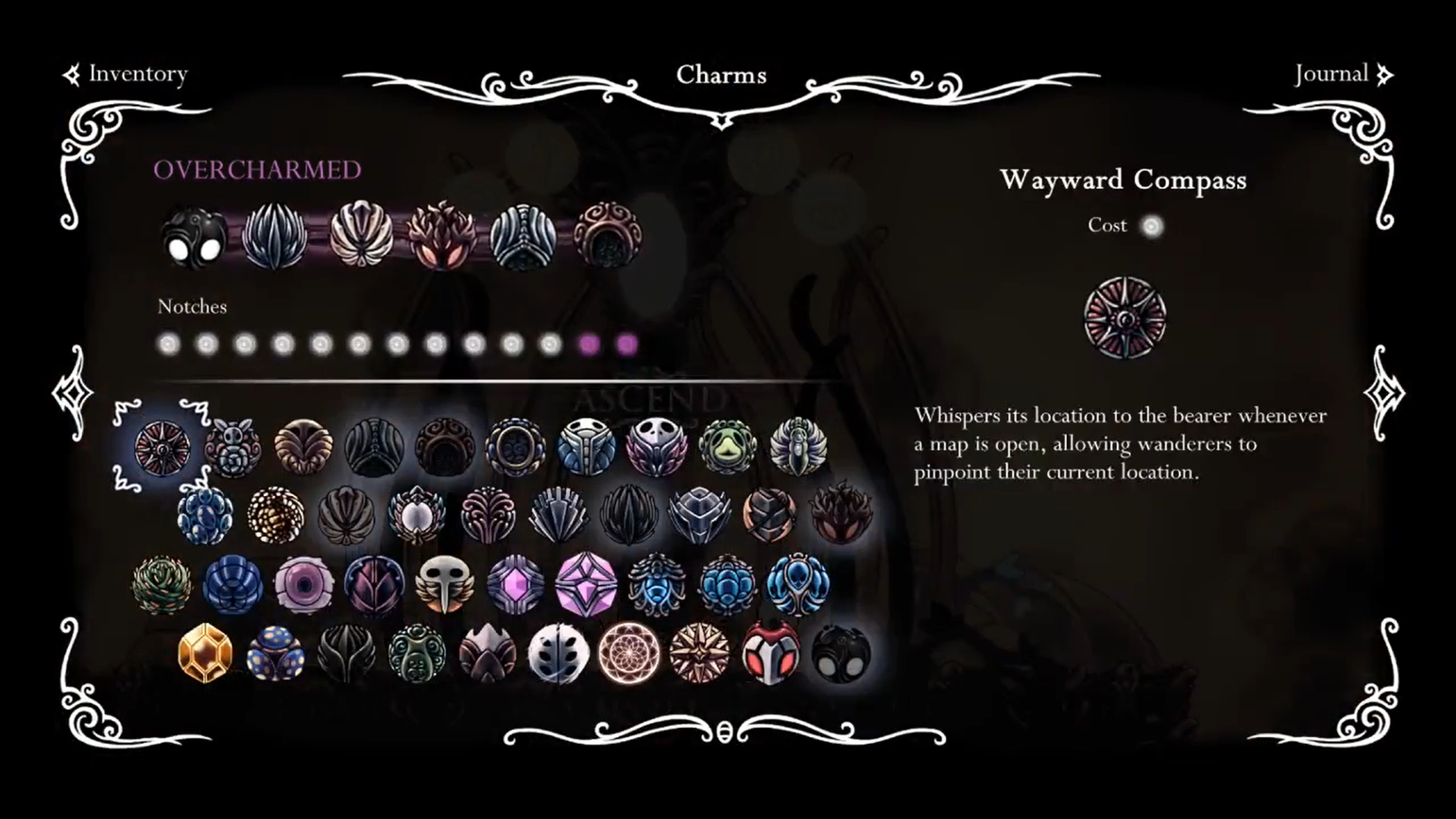
Task: Select the white Dreamshield mandala charm
Action: [x=629, y=655]
